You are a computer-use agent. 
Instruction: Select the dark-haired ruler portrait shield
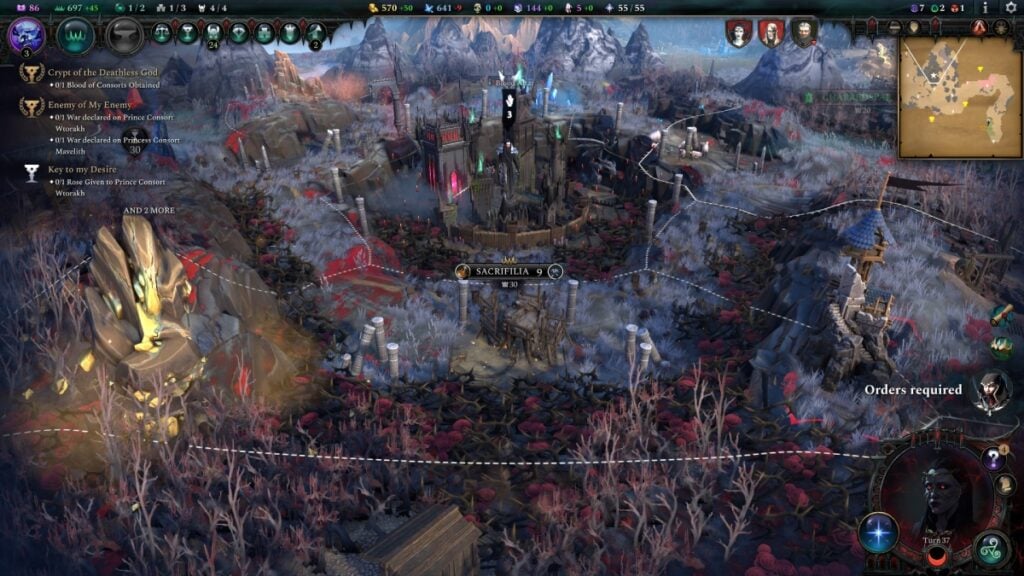[739, 33]
